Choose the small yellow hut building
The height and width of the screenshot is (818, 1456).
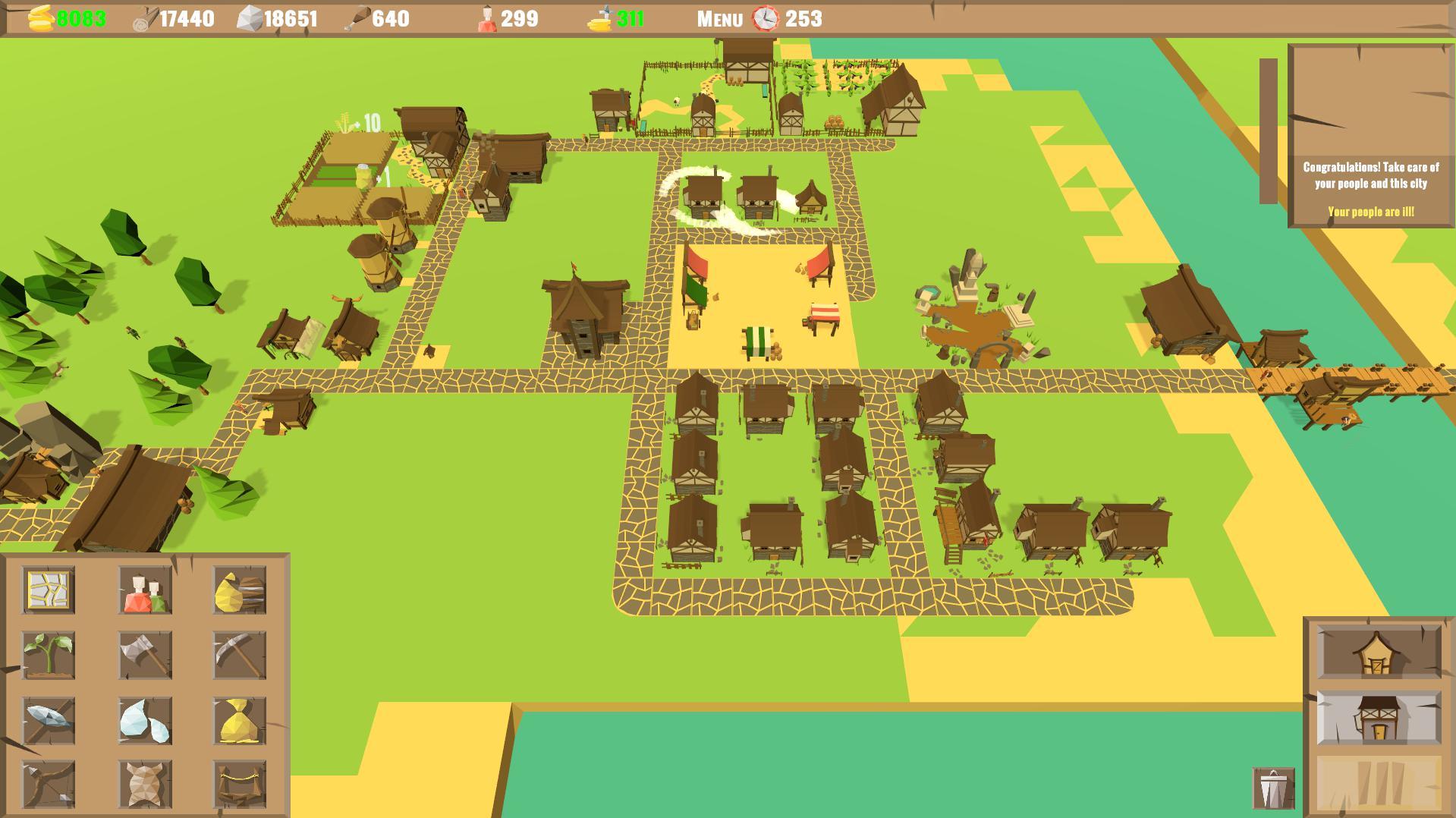pyautogui.click(x=1378, y=652)
